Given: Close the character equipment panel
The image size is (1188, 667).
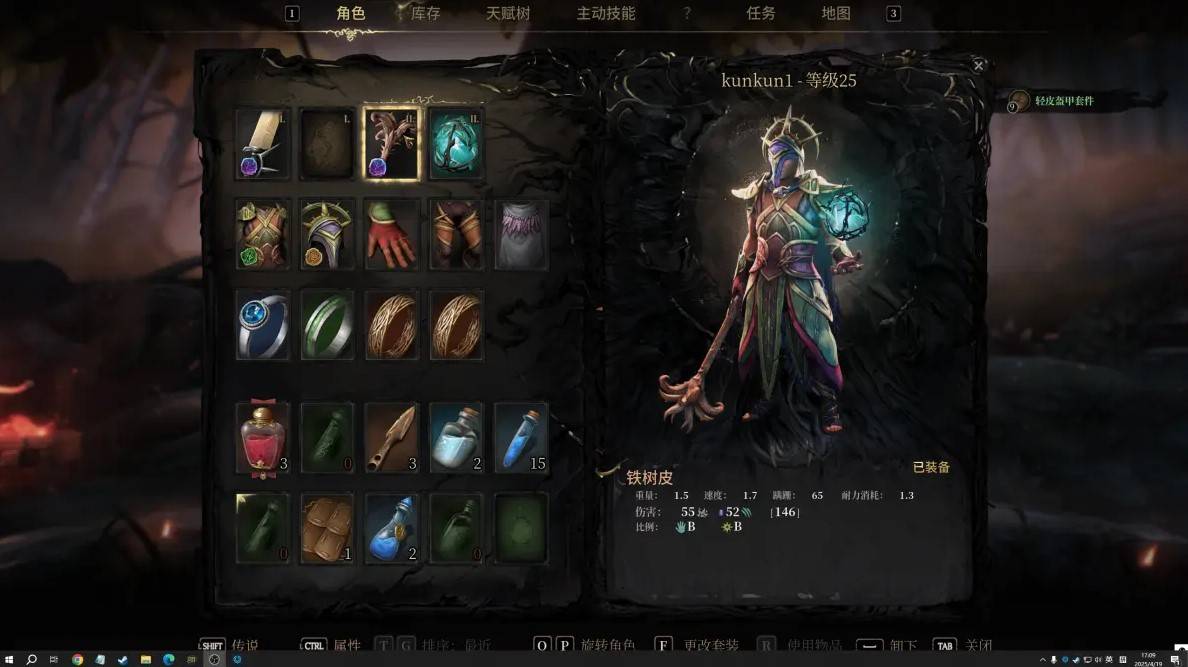Looking at the screenshot, I should point(978,66).
